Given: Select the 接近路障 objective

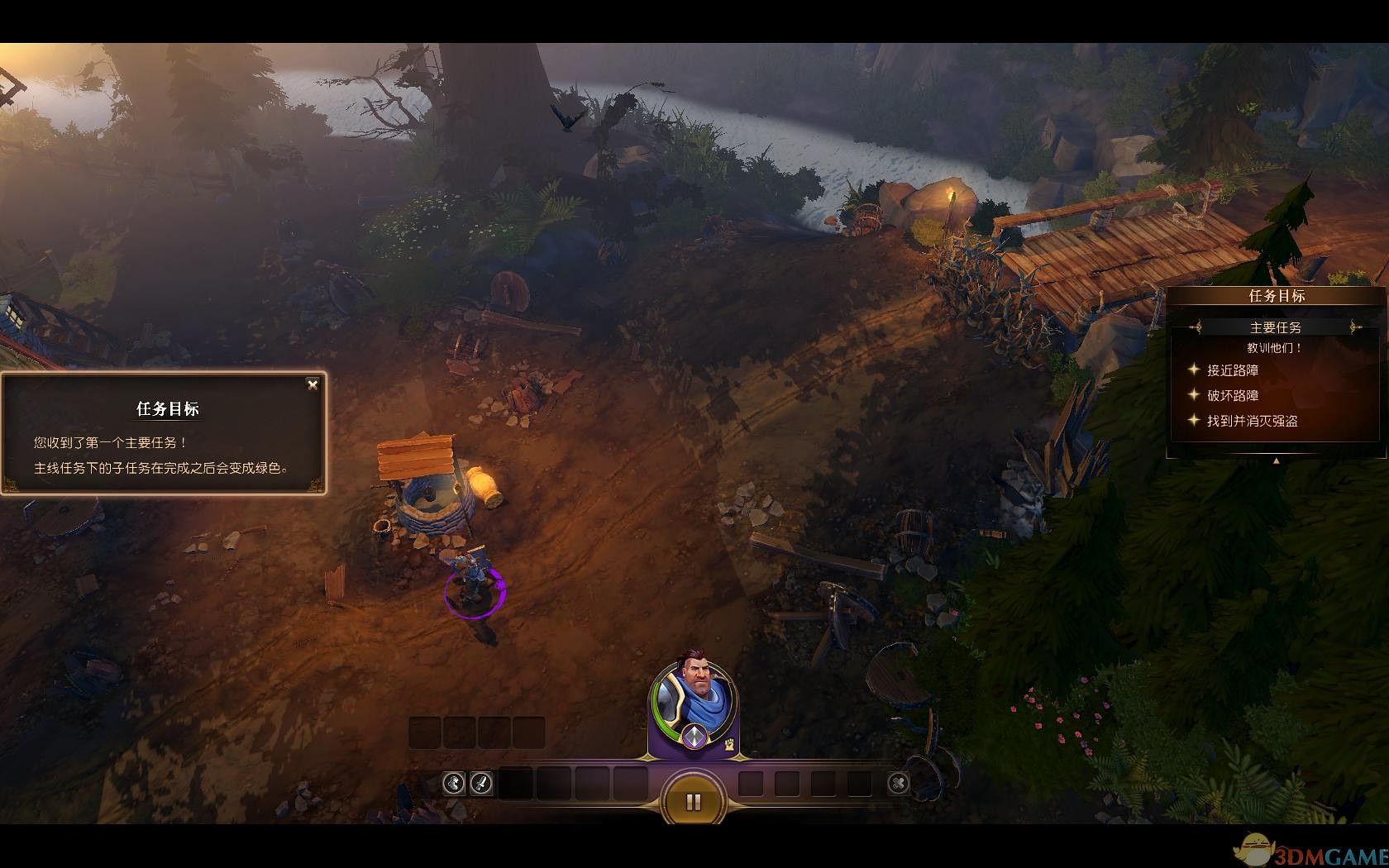Looking at the screenshot, I should (1232, 370).
